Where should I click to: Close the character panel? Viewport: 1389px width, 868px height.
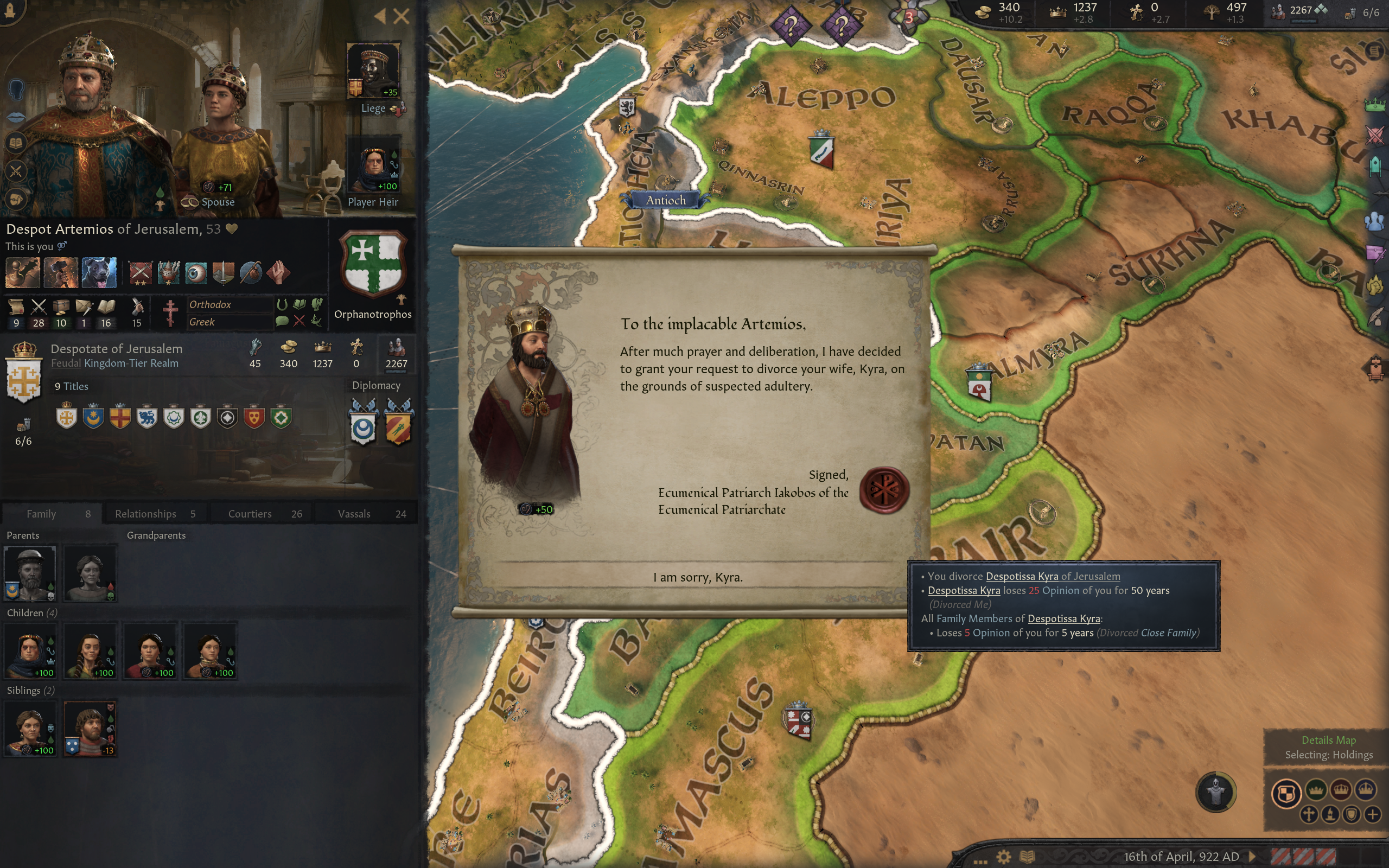(402, 16)
